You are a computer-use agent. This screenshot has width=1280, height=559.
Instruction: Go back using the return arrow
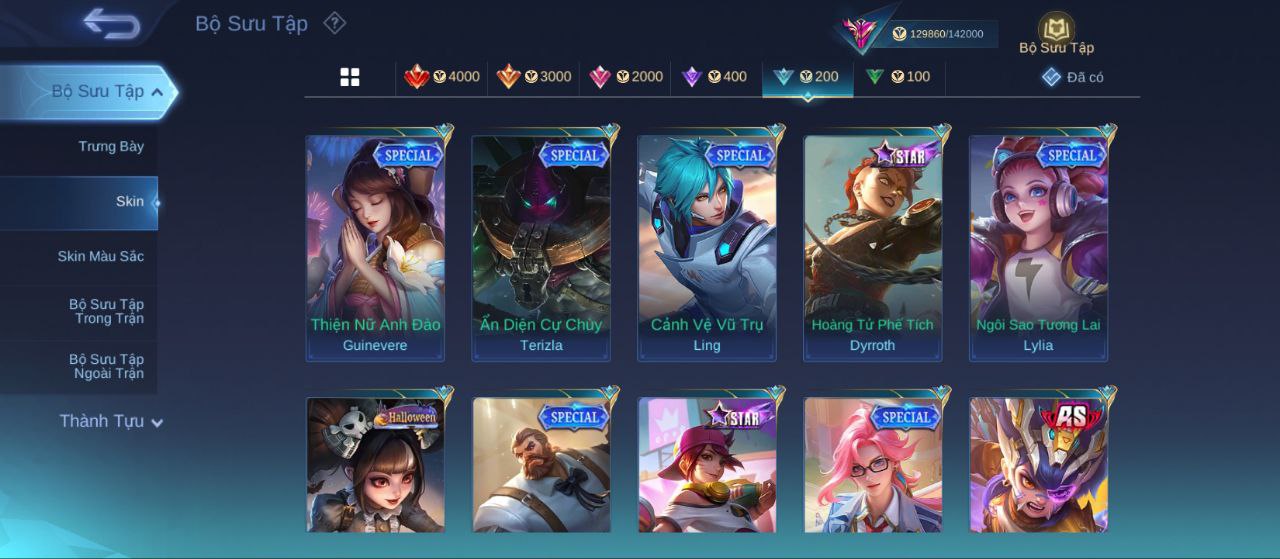[x=111, y=23]
